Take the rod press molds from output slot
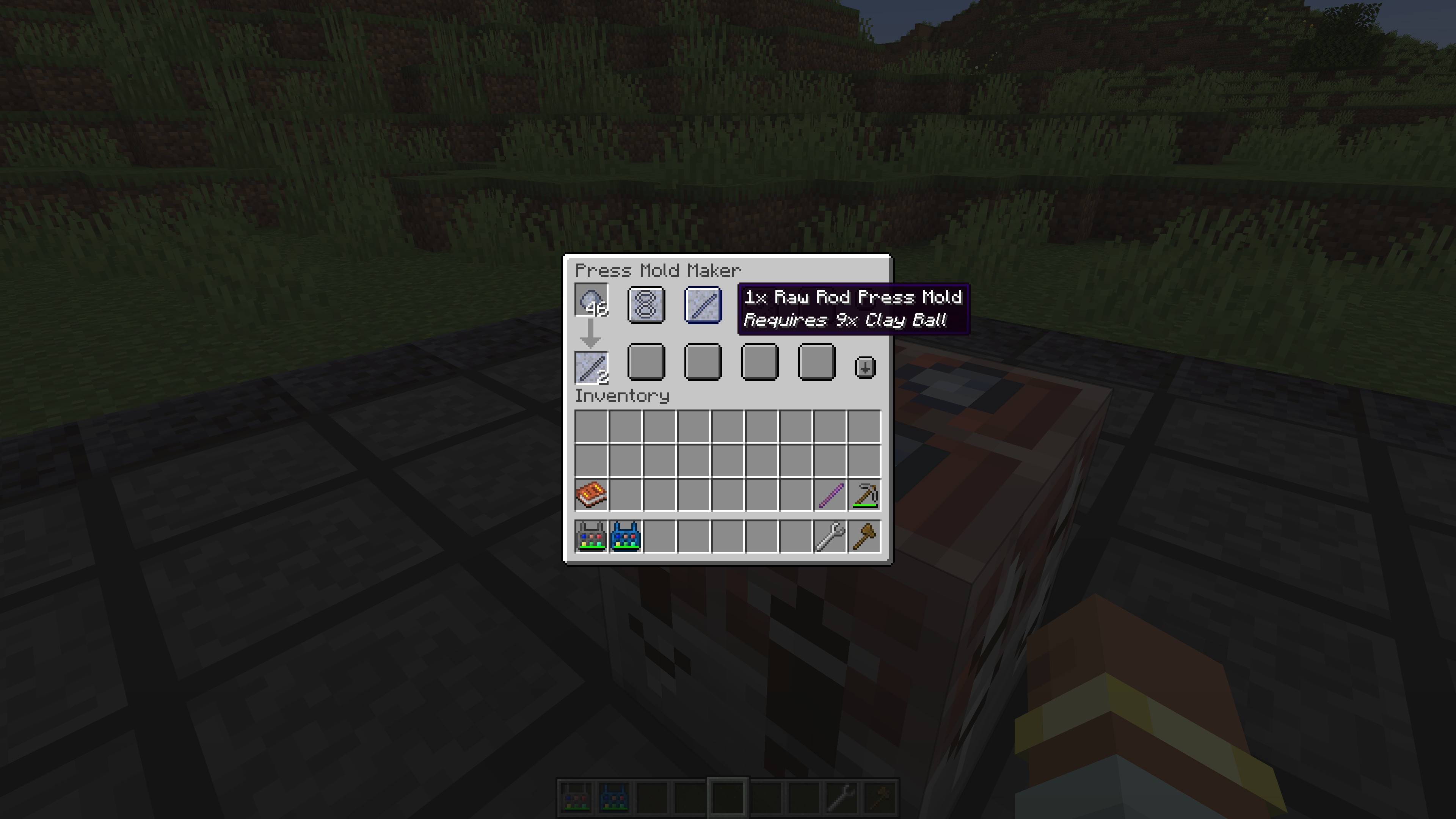 pos(591,367)
